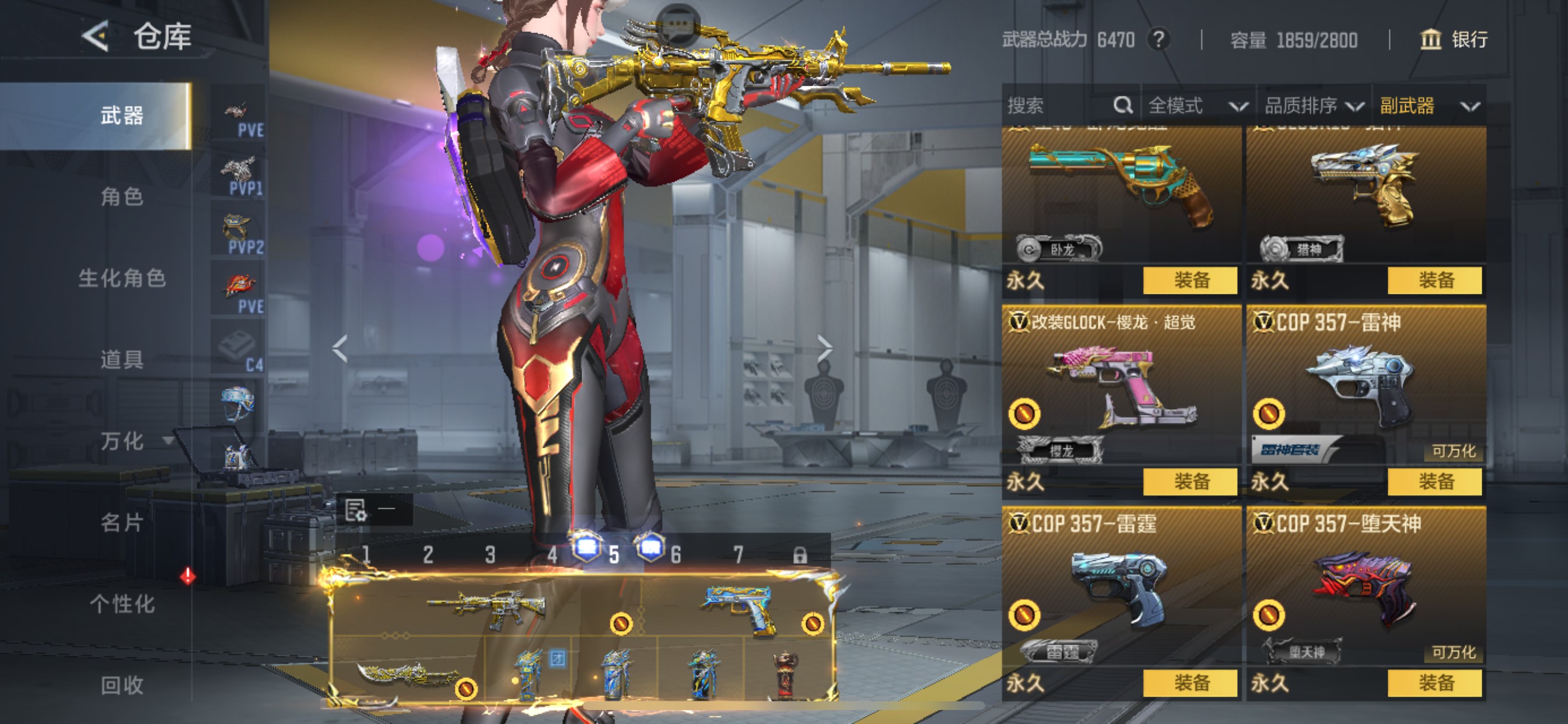Open the 回收 recycle section
This screenshot has width=1568, height=724.
122,685
